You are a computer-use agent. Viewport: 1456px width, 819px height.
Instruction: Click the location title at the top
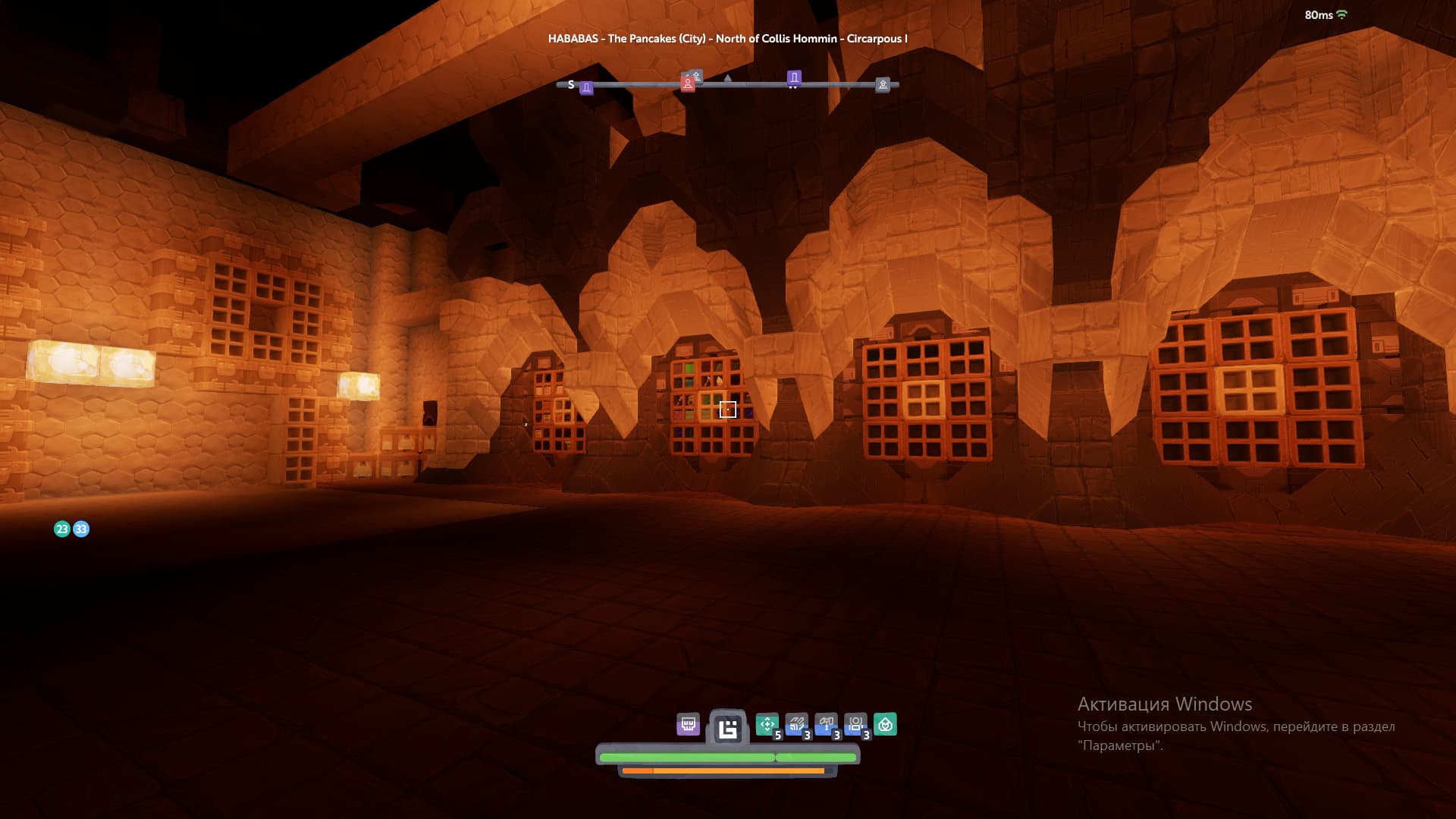click(727, 39)
